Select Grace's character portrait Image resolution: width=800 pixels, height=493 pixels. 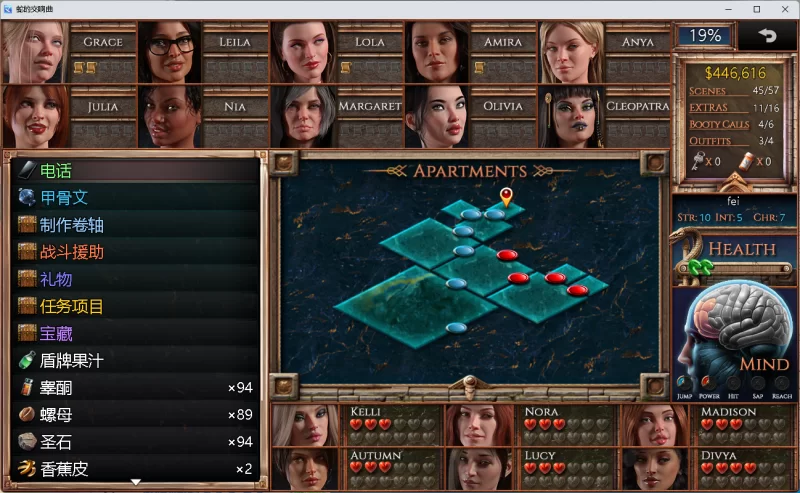click(35, 52)
